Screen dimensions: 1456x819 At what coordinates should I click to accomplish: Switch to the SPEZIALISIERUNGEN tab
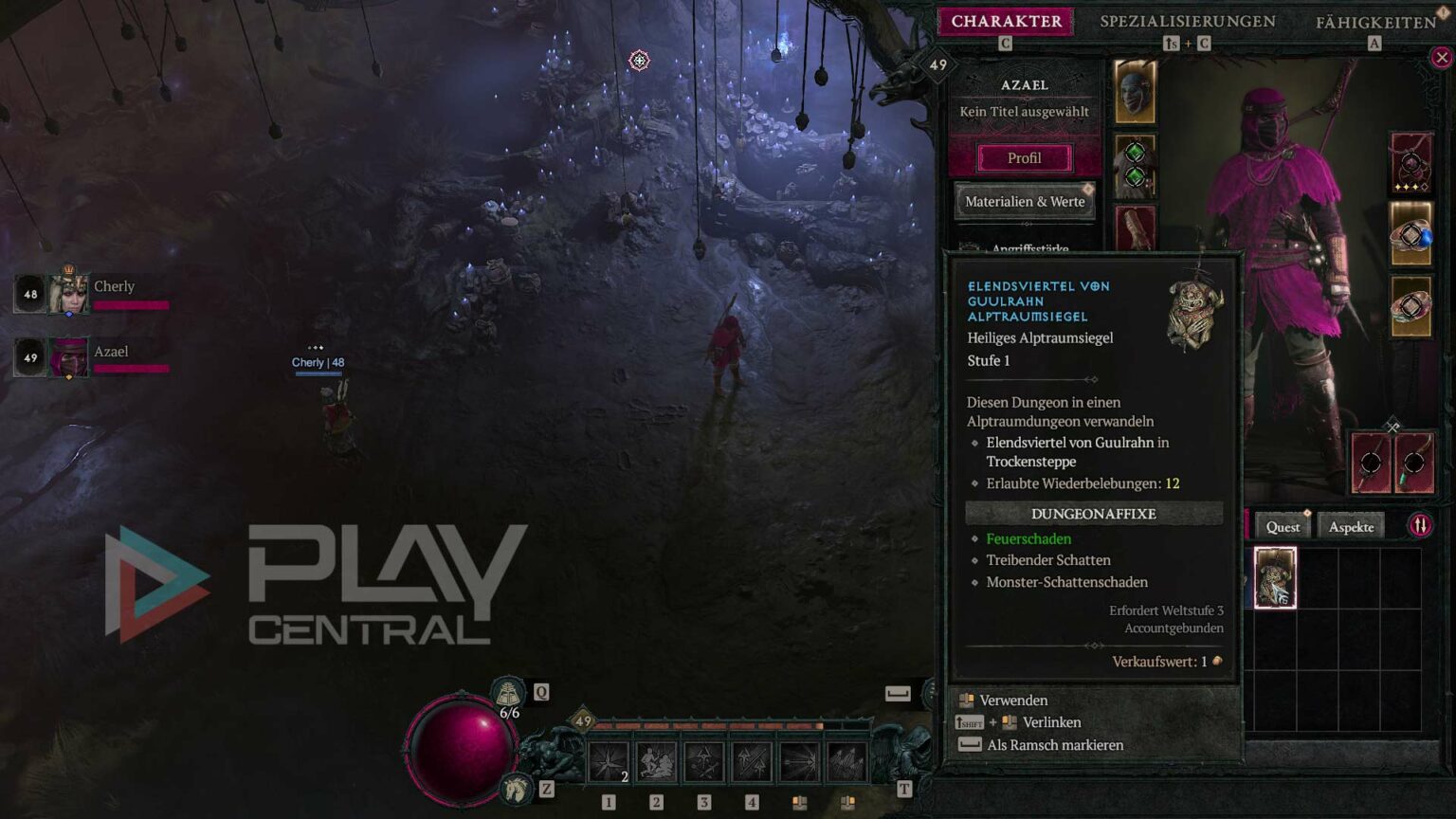coord(1189,20)
